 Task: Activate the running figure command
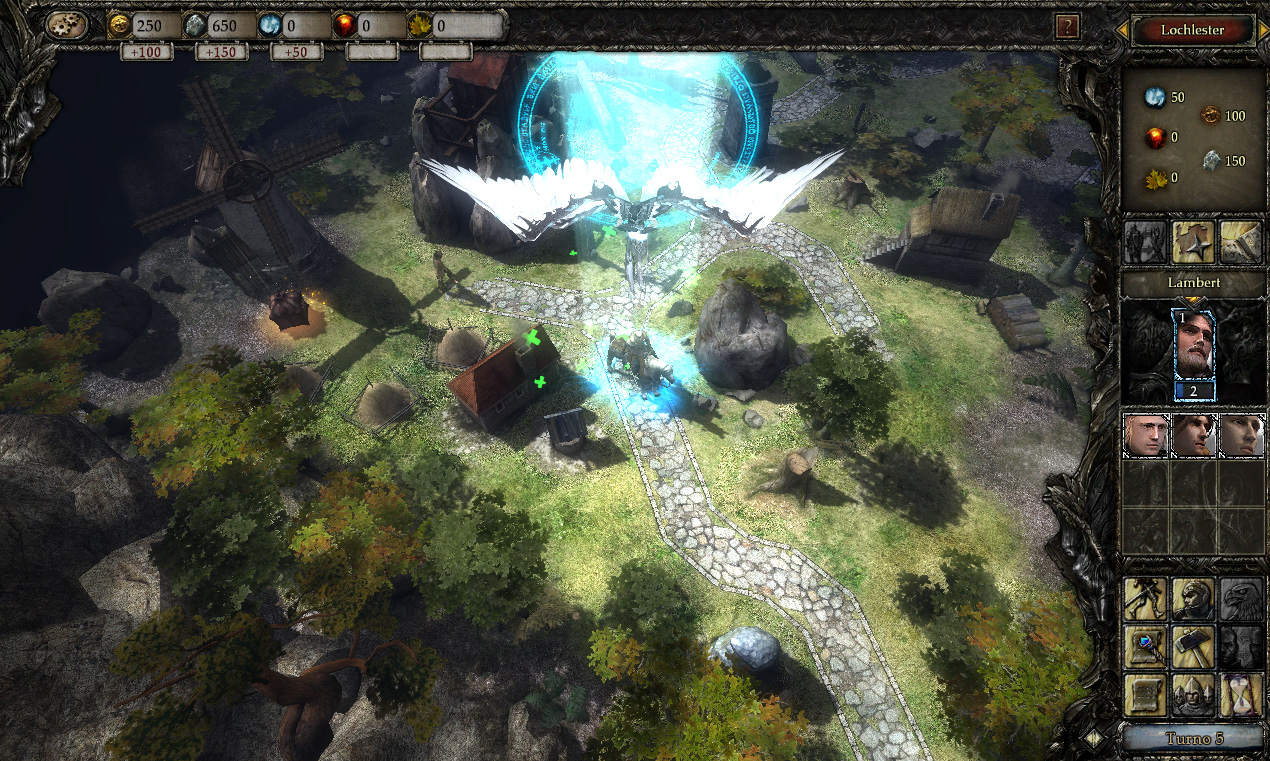(x=1145, y=599)
